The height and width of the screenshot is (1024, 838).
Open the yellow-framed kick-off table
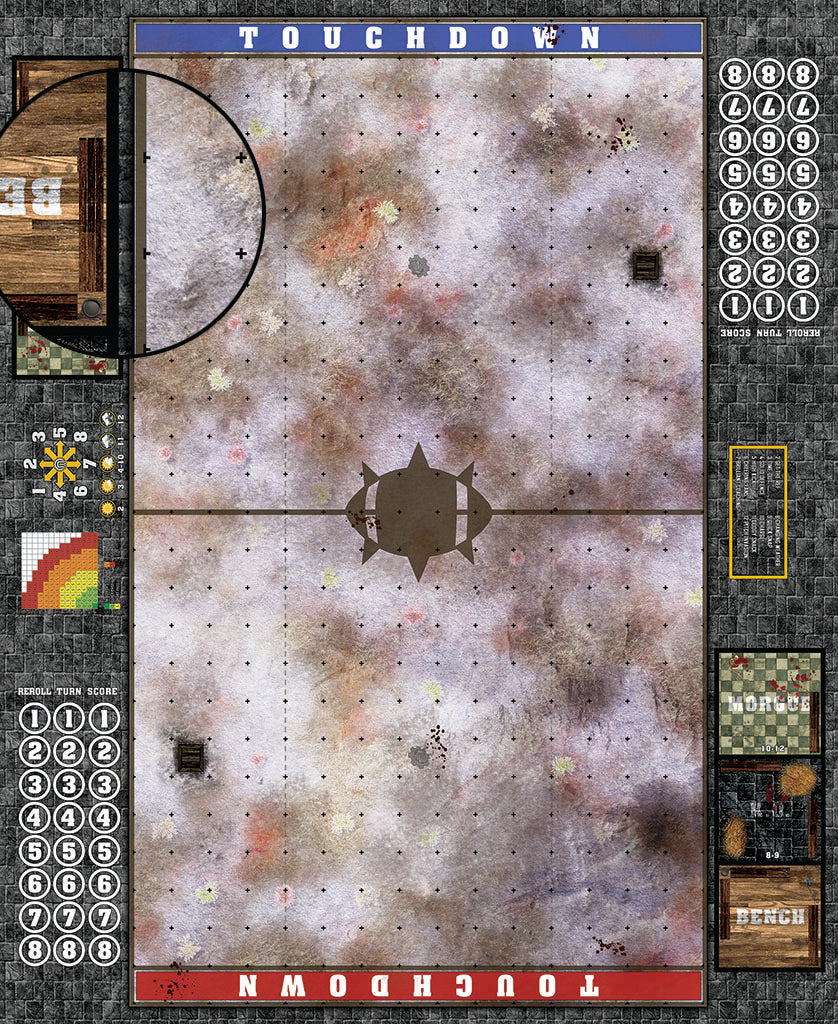pyautogui.click(x=758, y=512)
